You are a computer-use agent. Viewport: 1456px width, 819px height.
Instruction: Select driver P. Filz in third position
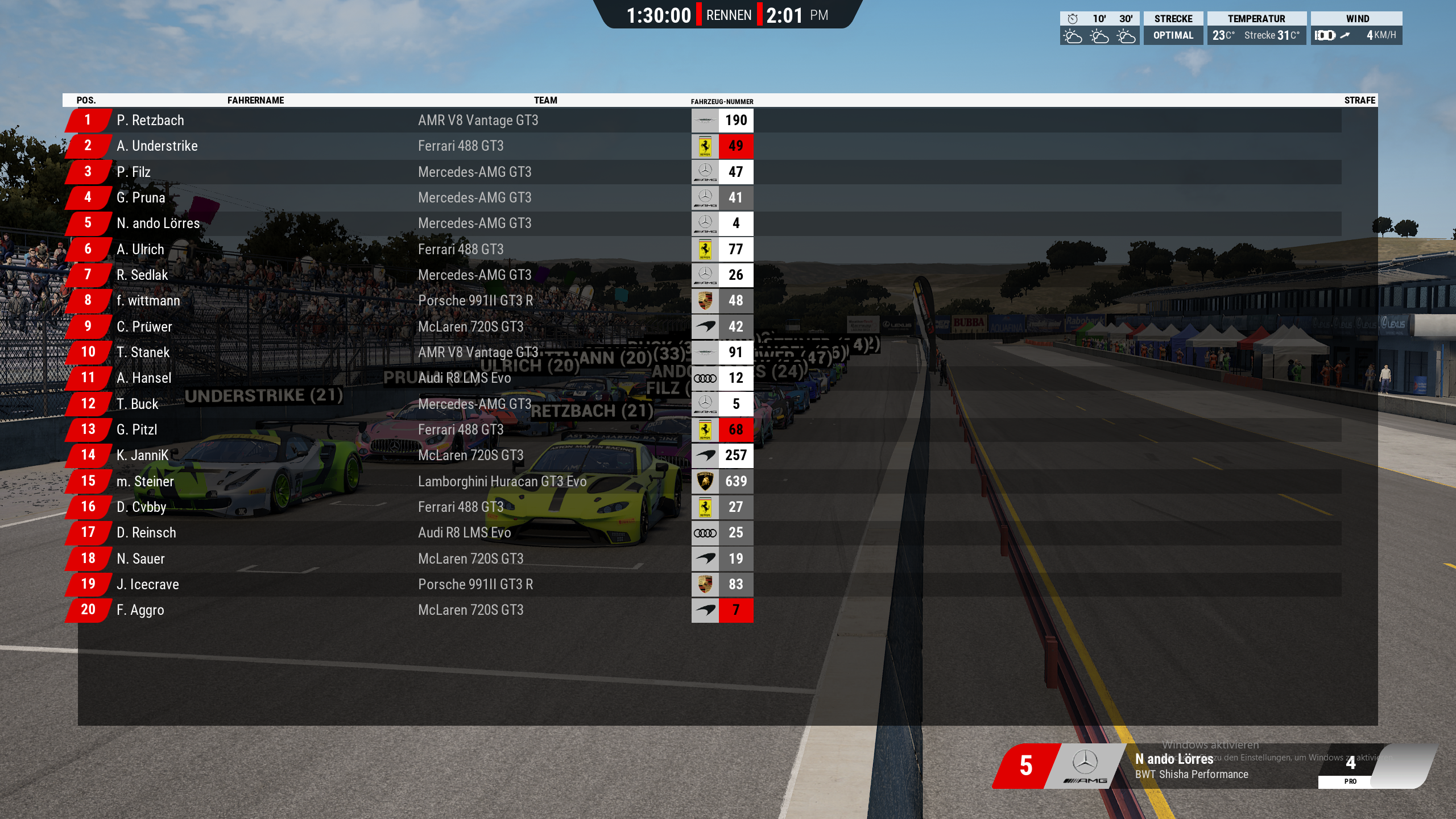click(134, 172)
